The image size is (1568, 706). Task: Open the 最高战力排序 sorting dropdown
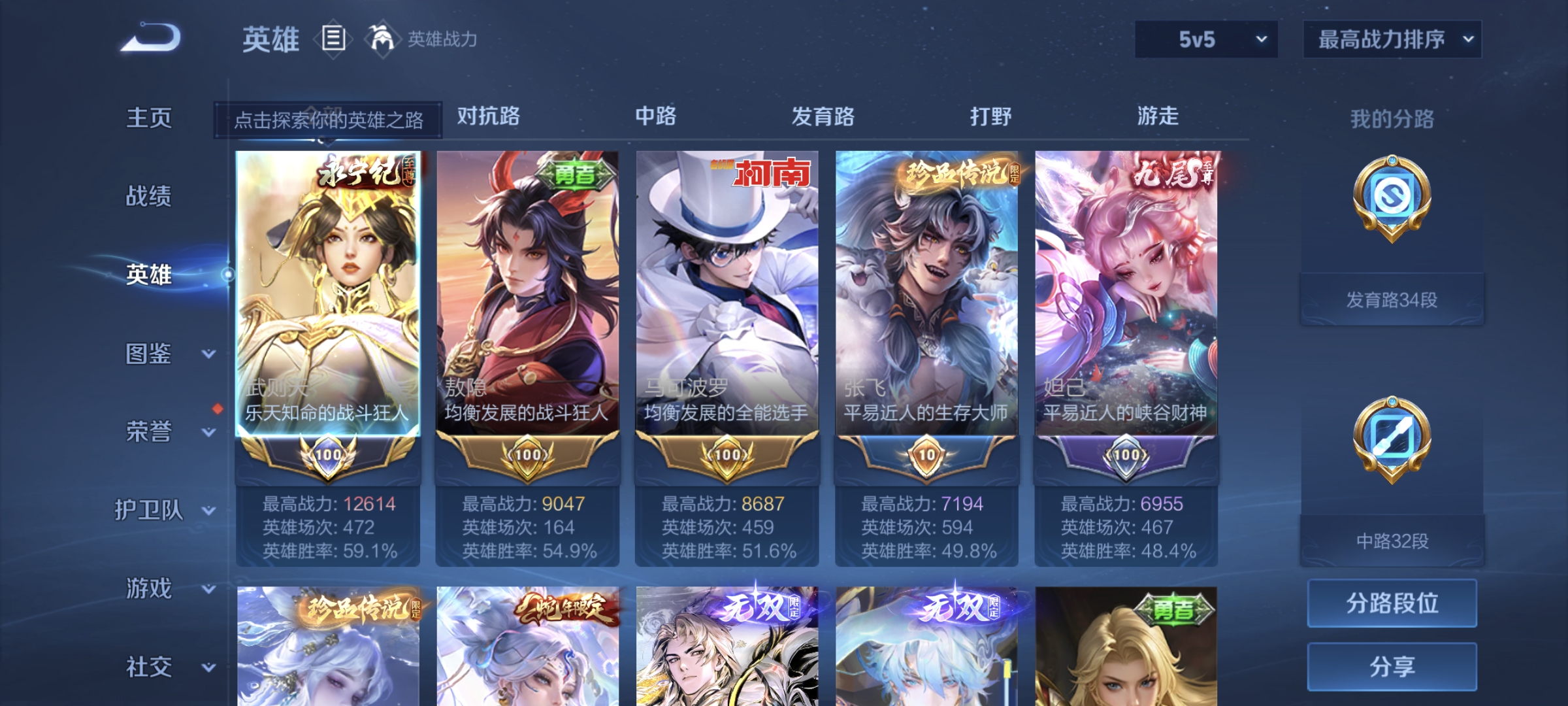1392,40
